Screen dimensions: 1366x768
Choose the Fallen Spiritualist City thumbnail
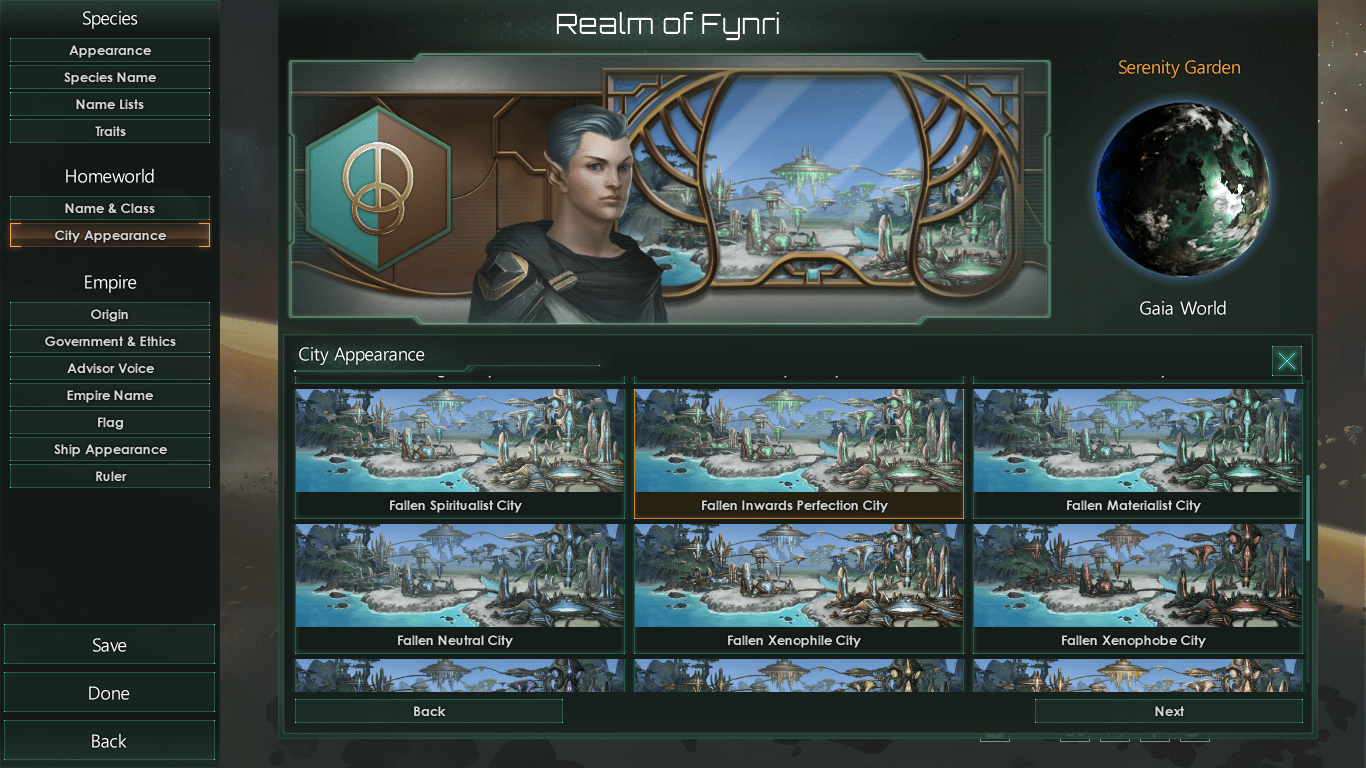[x=459, y=452]
